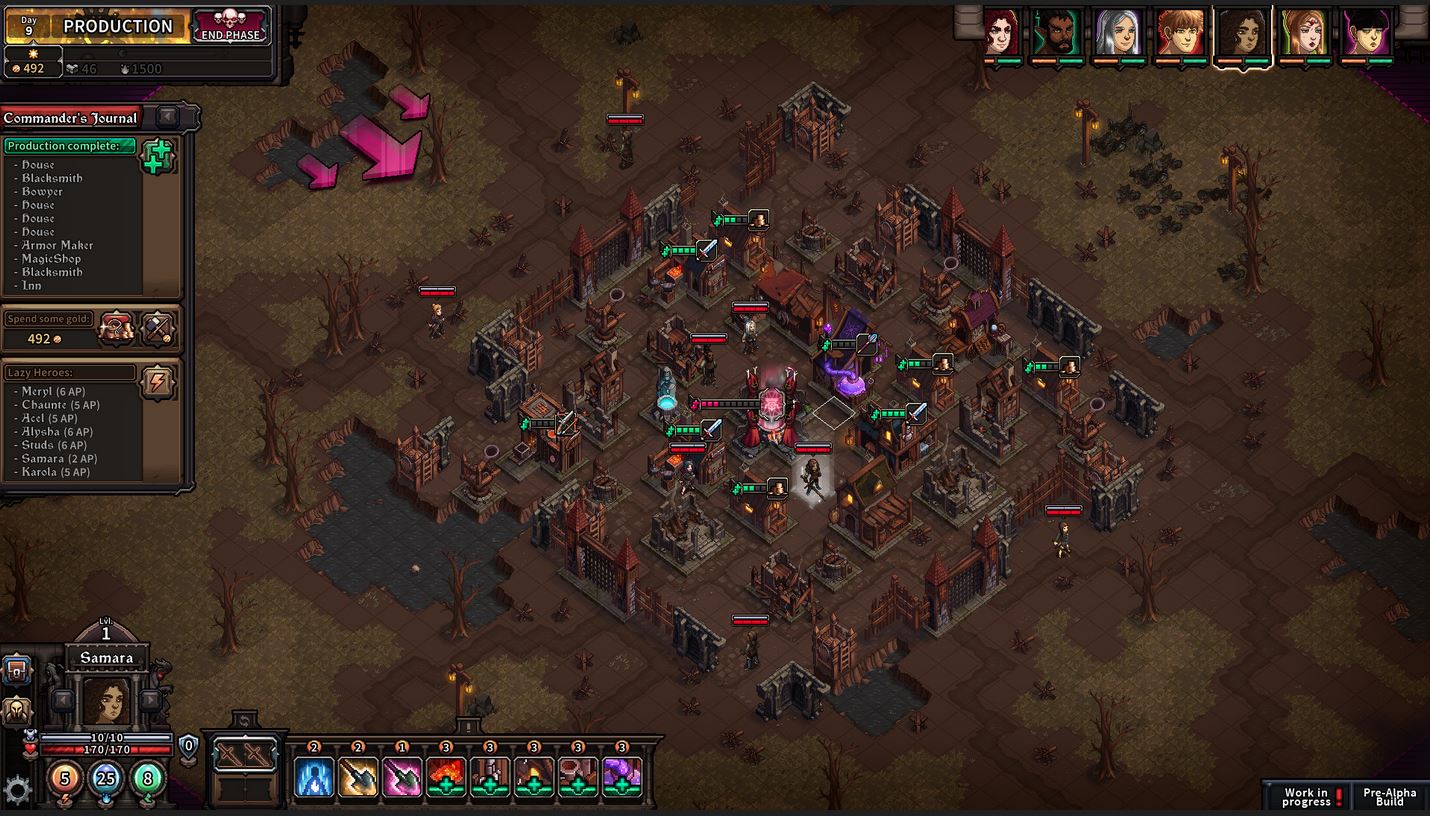
Task: Activate the blue glowing figure ability
Action: [314, 777]
